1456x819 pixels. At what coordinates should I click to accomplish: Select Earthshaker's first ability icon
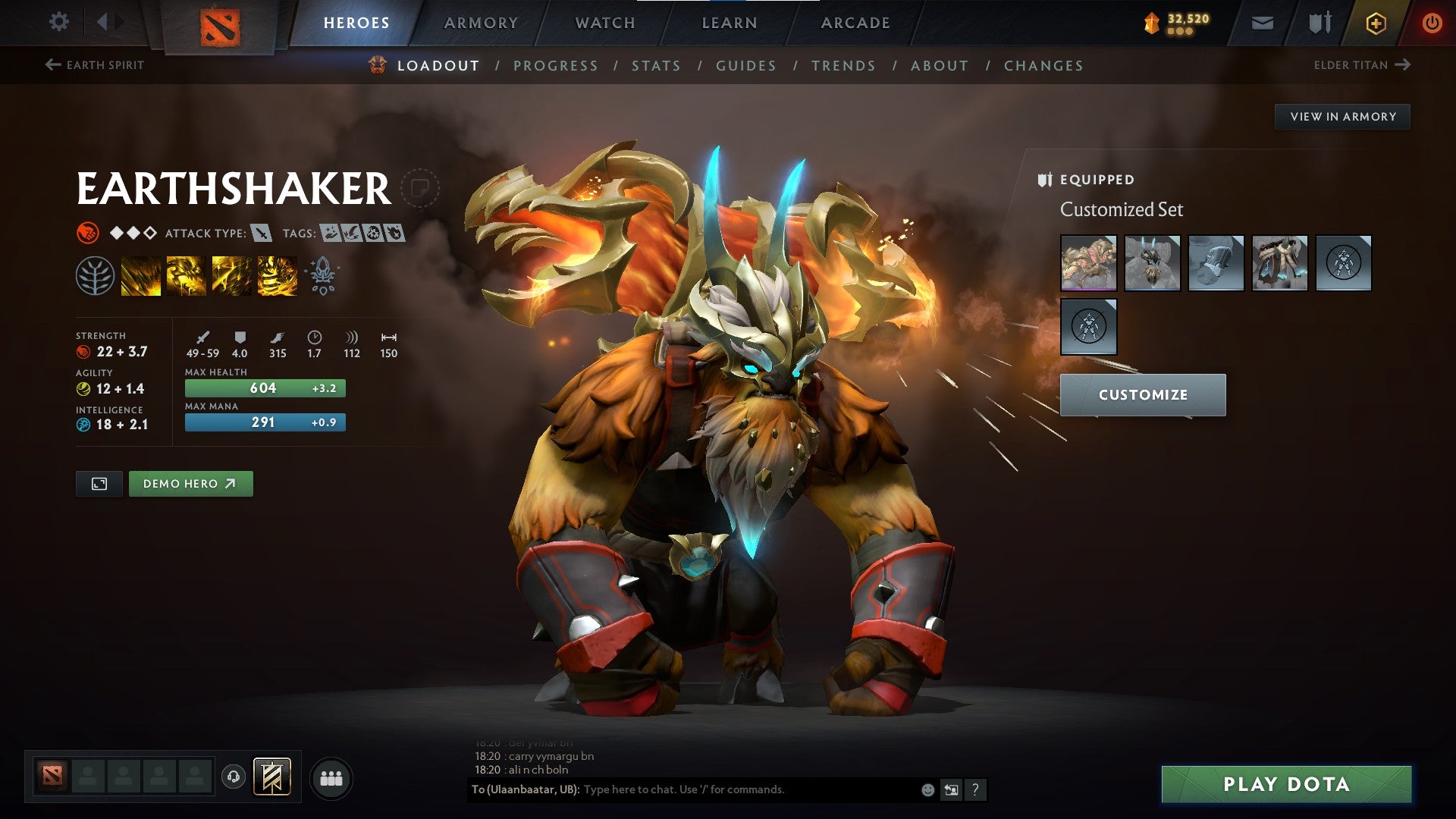pos(140,275)
